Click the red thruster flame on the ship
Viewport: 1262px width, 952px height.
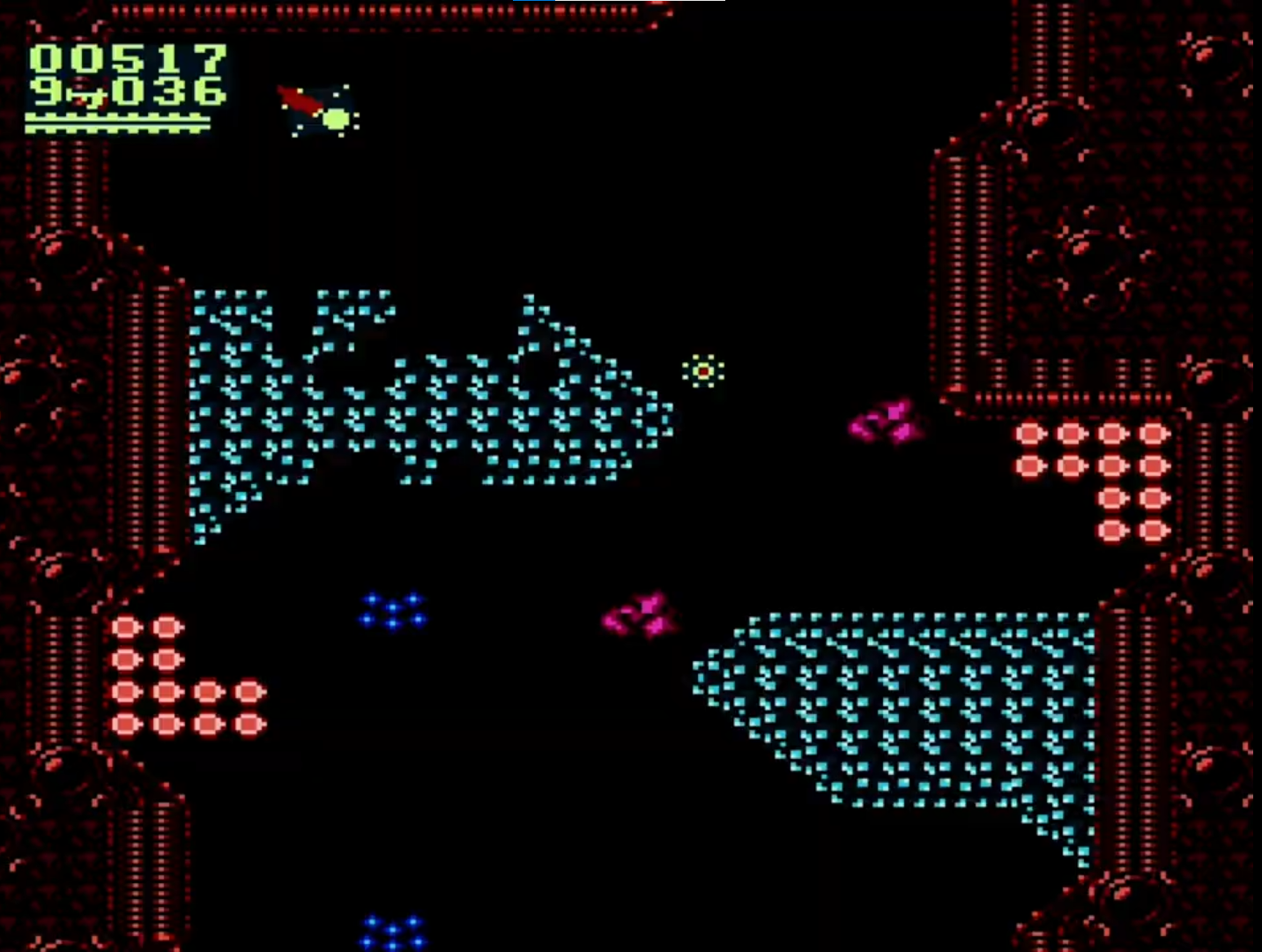tap(296, 100)
